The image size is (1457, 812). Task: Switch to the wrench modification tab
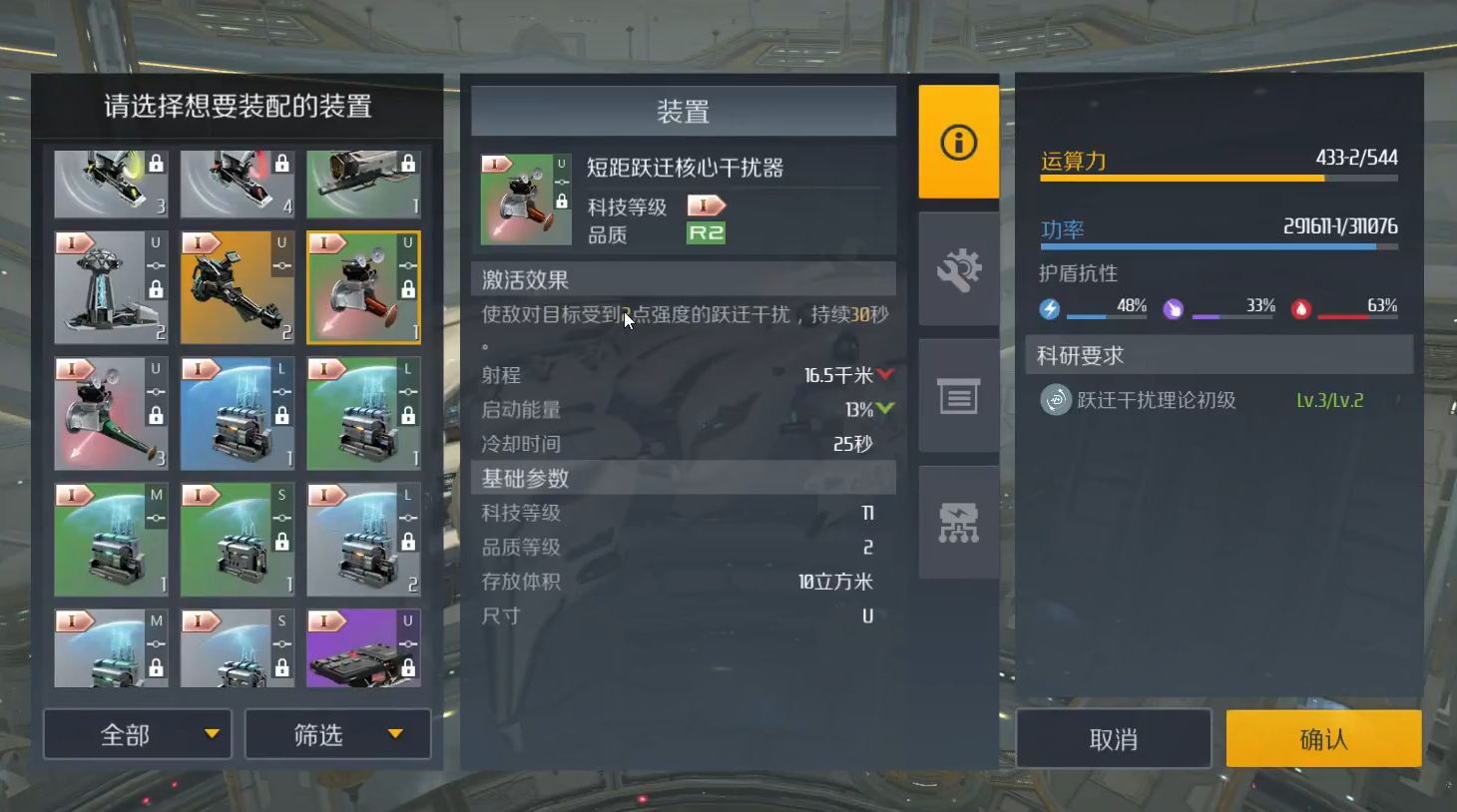pos(957,269)
